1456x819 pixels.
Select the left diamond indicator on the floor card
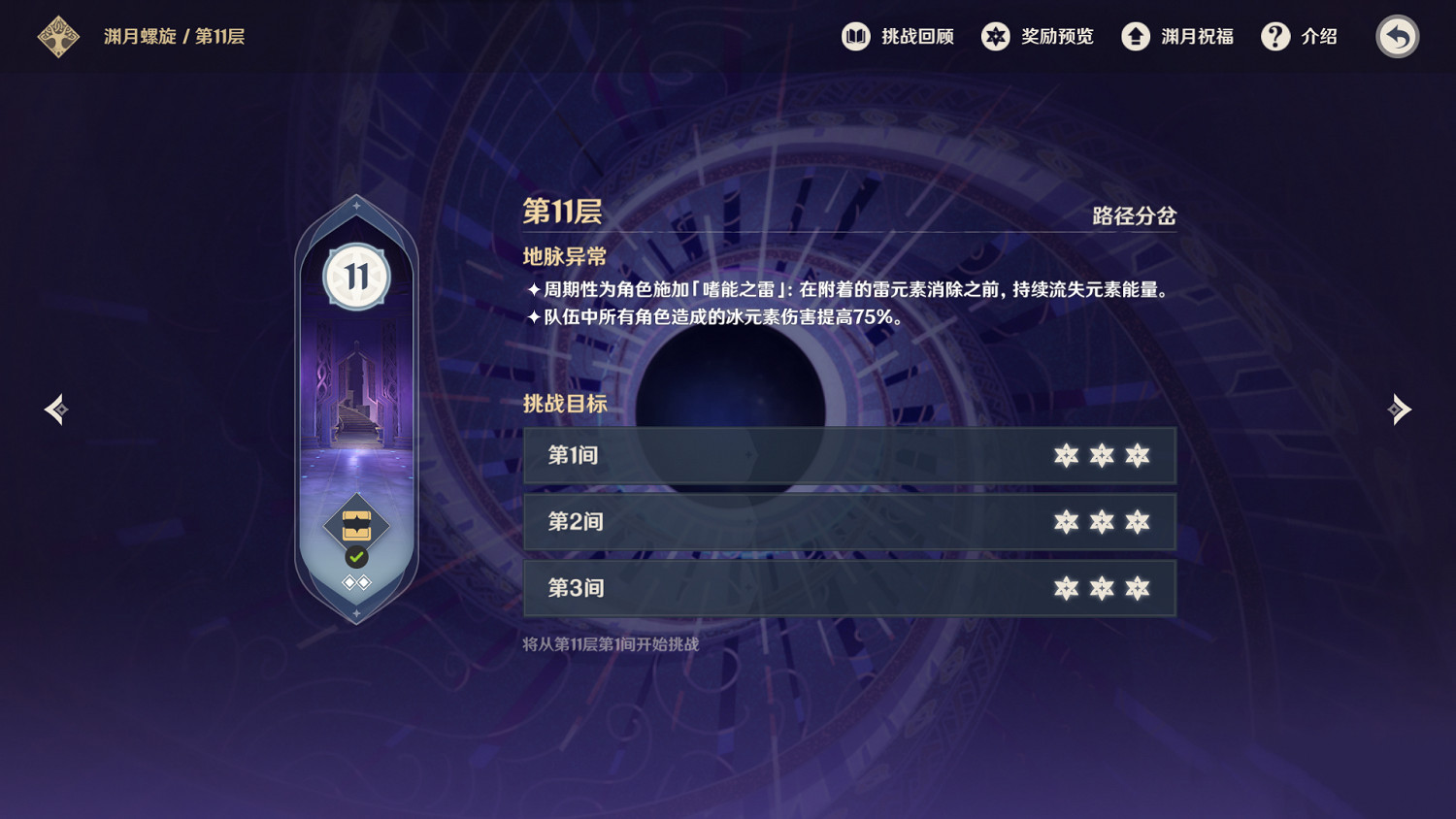coord(348,581)
